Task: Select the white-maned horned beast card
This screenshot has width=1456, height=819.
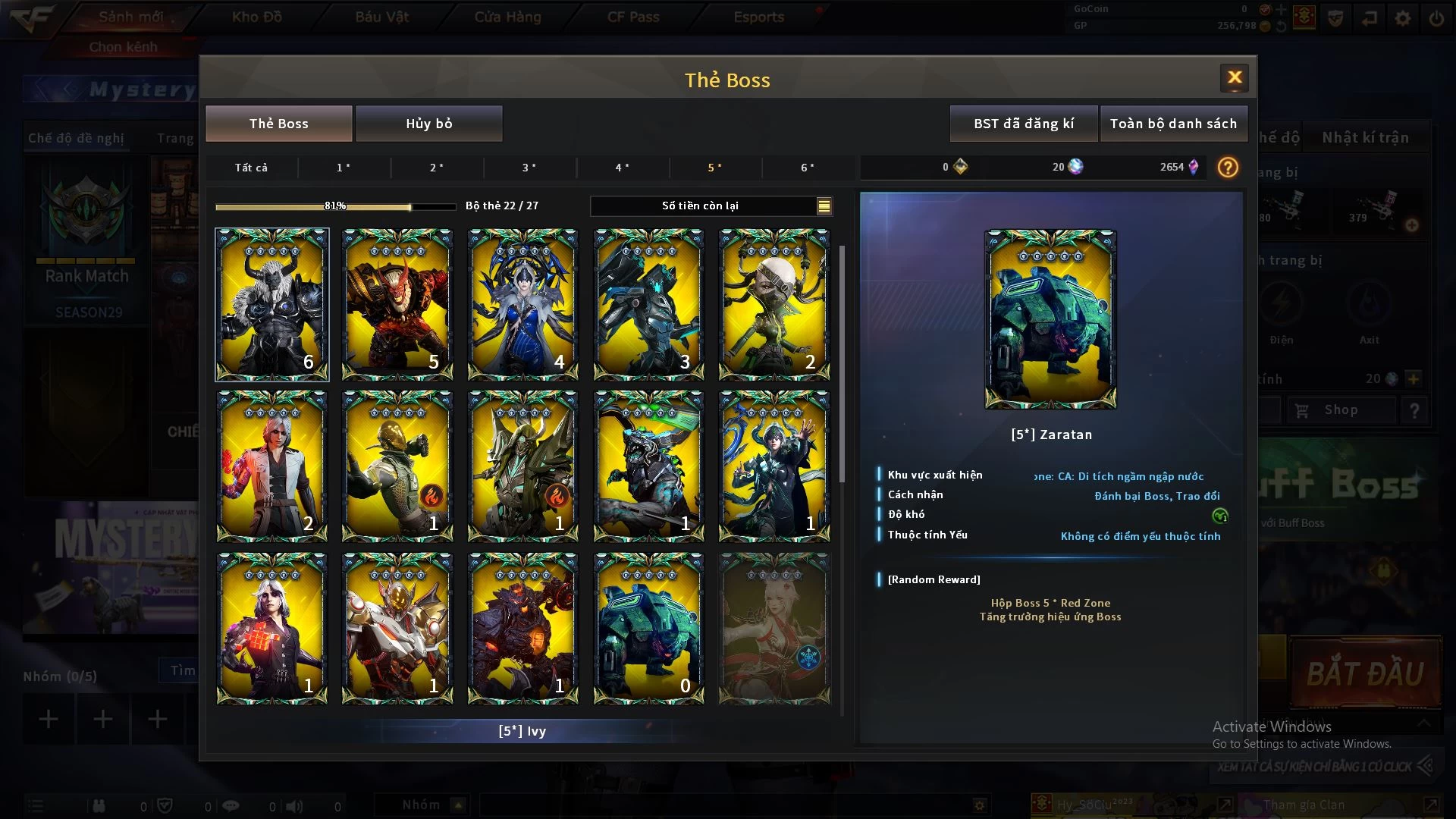Action: click(x=271, y=304)
